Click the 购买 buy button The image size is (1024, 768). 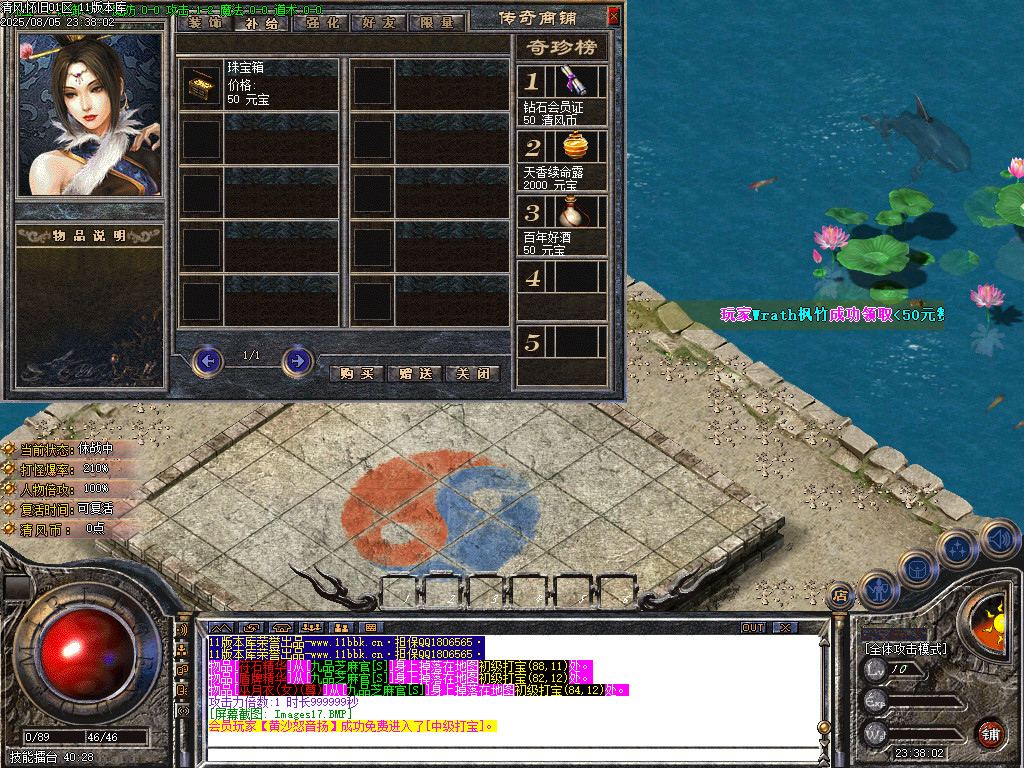[x=356, y=373]
